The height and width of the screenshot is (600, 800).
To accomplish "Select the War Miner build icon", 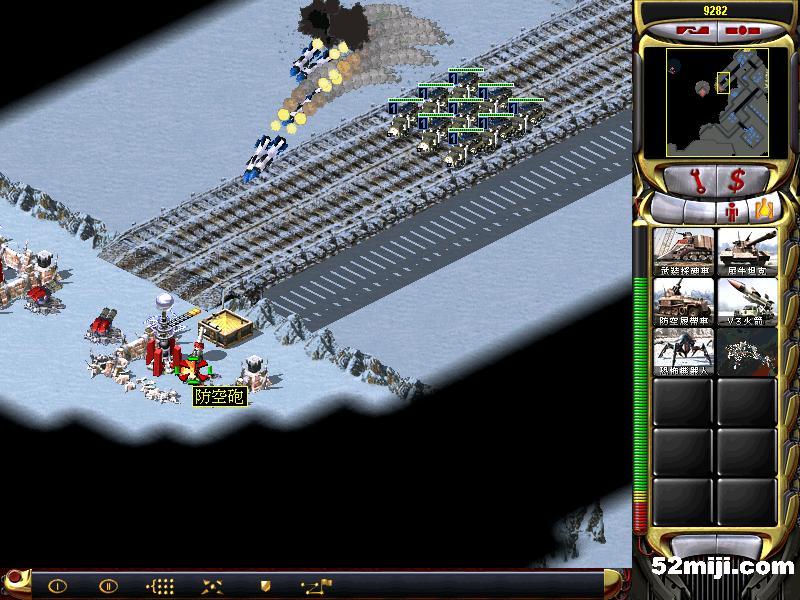I will click(684, 251).
